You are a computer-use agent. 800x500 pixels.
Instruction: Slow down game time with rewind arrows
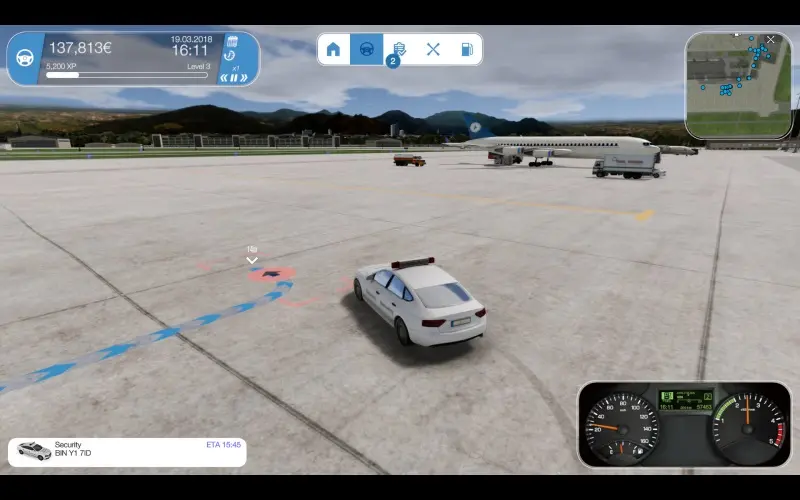click(225, 77)
